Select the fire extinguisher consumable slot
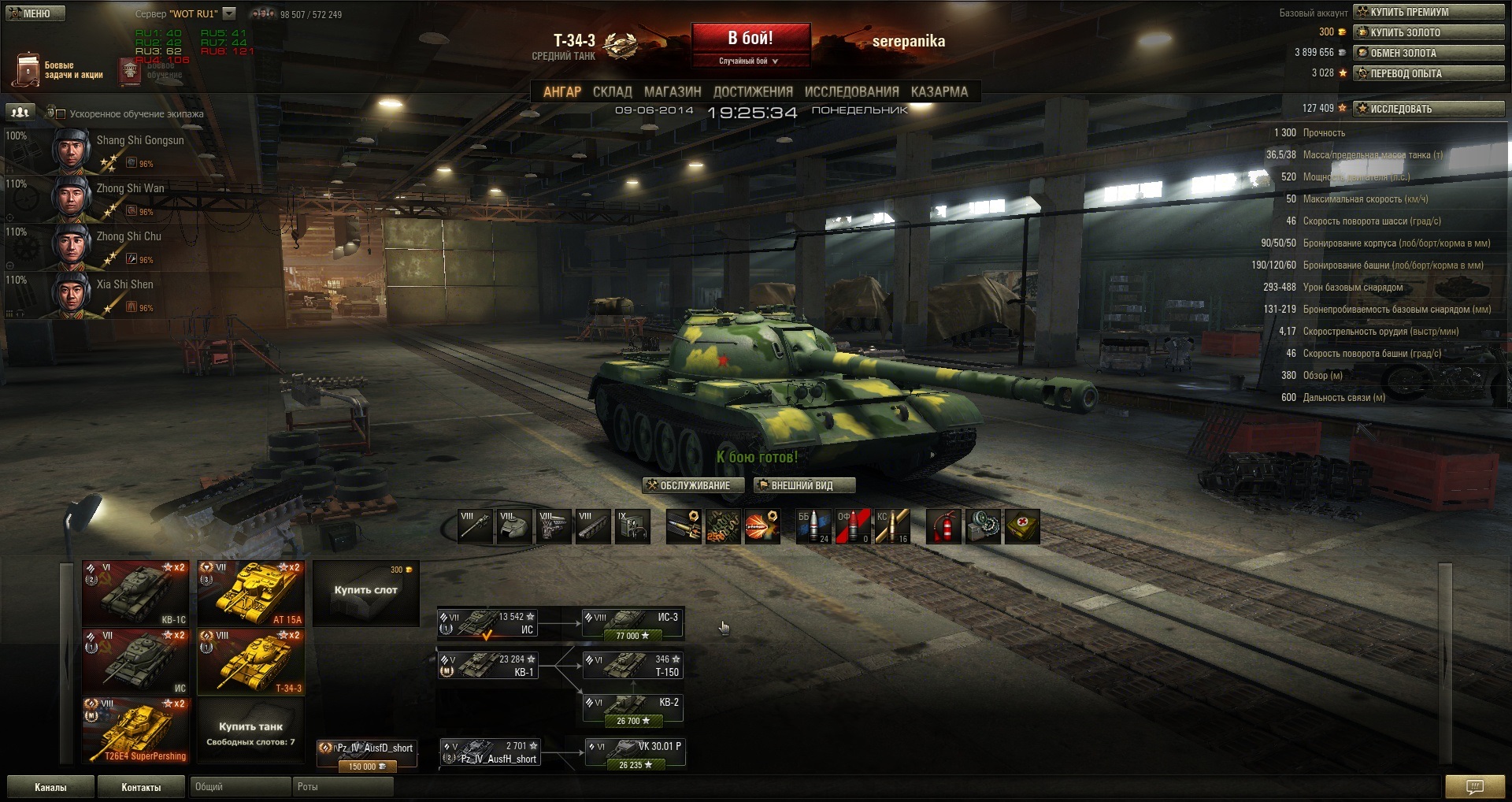The width and height of the screenshot is (1512, 802). [943, 526]
